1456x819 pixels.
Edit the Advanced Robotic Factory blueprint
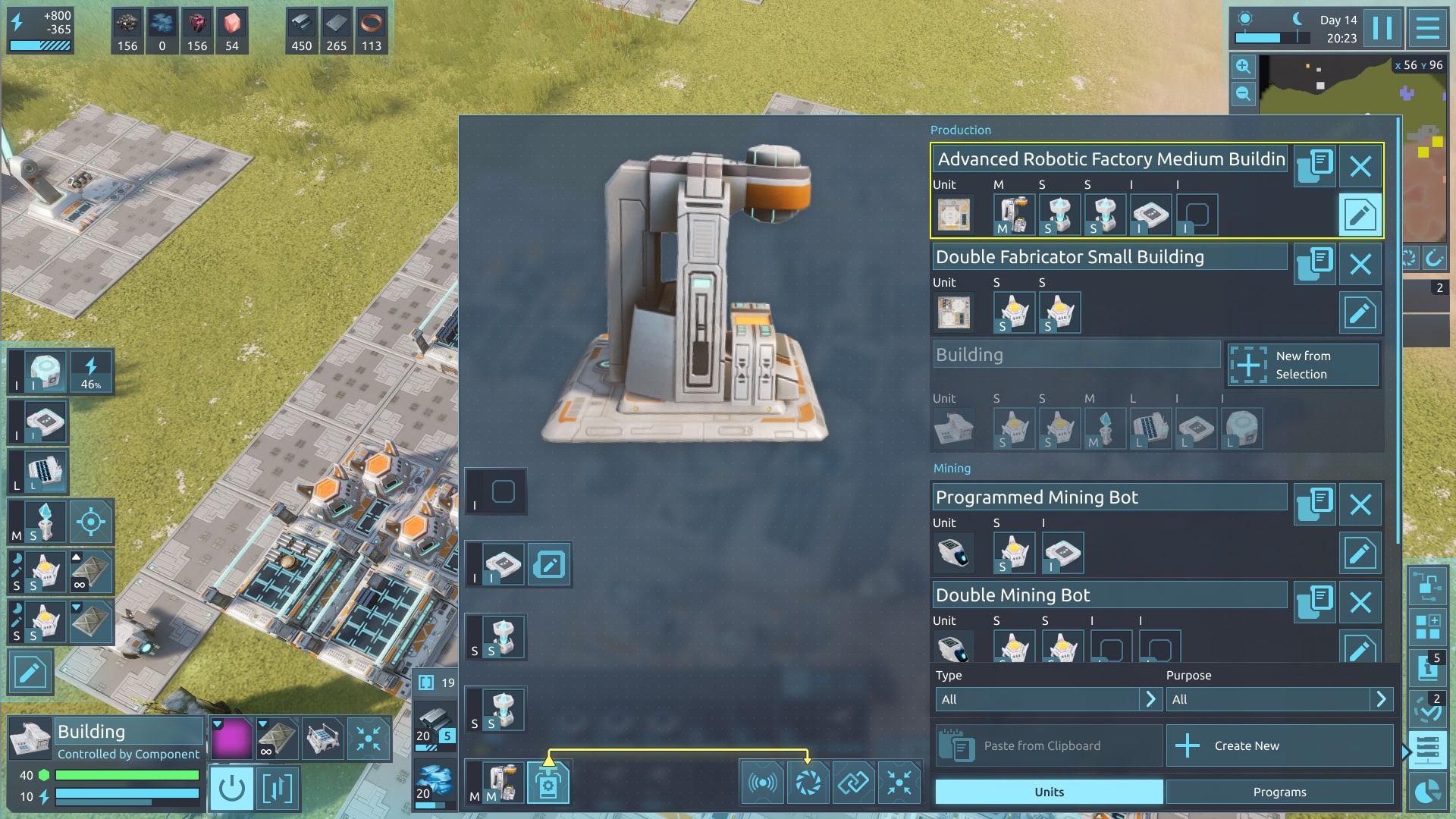[1360, 215]
